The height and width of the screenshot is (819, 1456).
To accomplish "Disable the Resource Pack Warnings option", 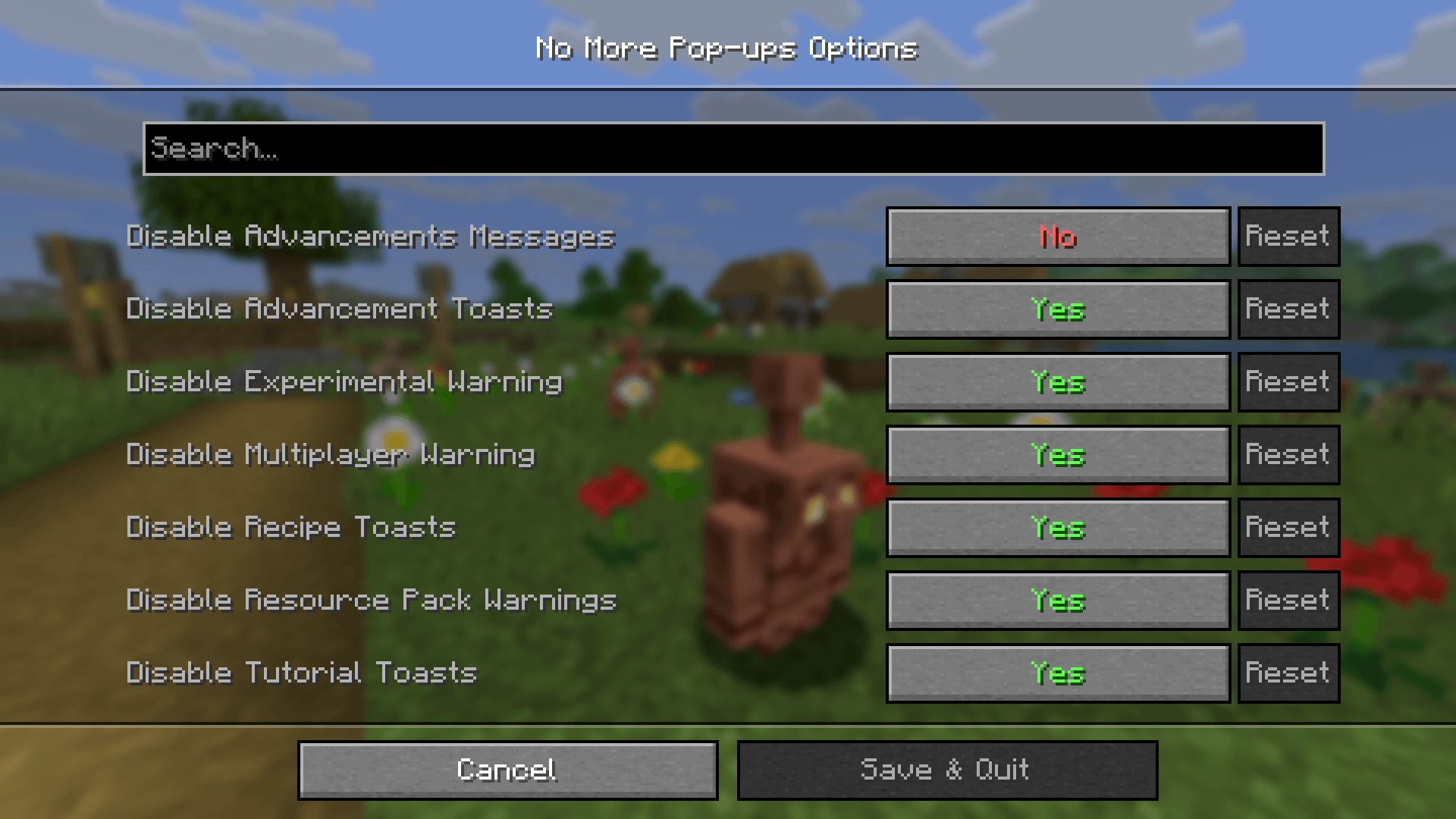I will [1057, 601].
